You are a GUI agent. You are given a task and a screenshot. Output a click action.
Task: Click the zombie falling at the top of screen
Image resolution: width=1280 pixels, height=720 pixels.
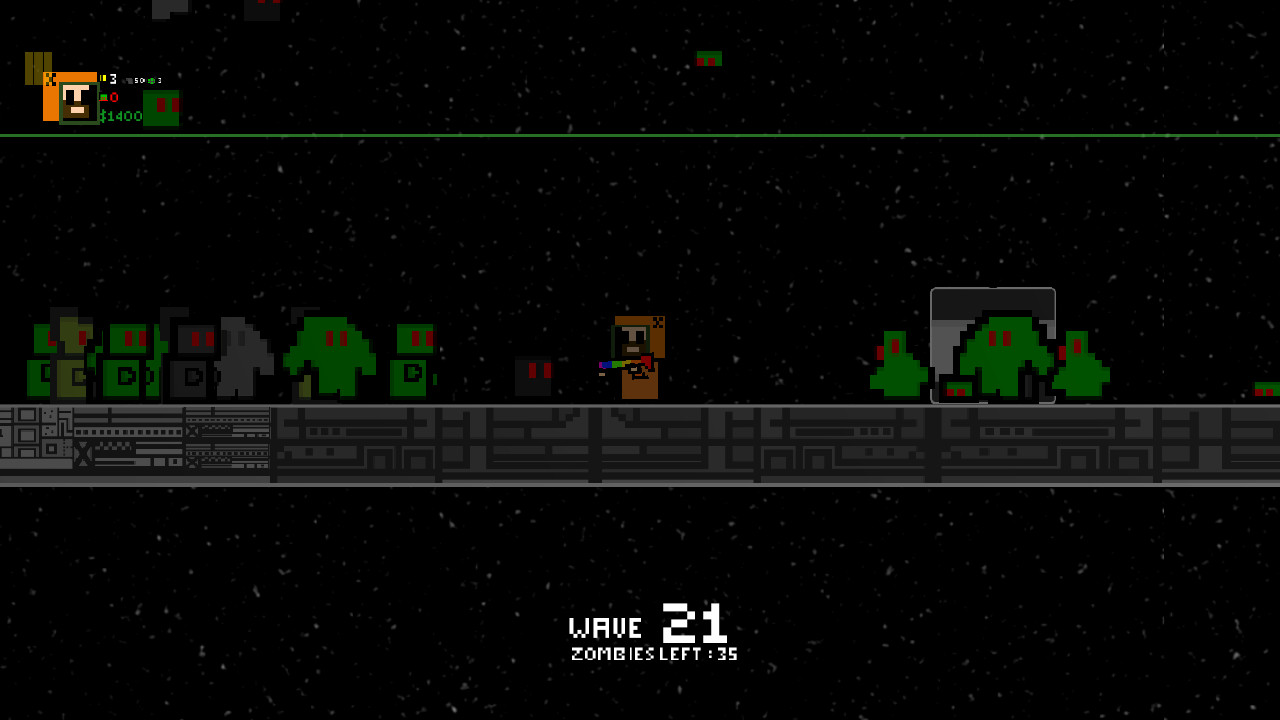click(x=708, y=58)
